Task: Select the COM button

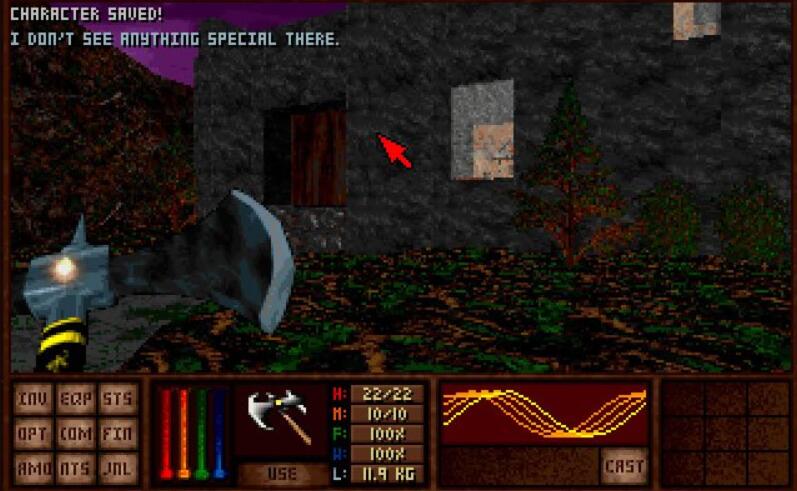Action: (76, 434)
